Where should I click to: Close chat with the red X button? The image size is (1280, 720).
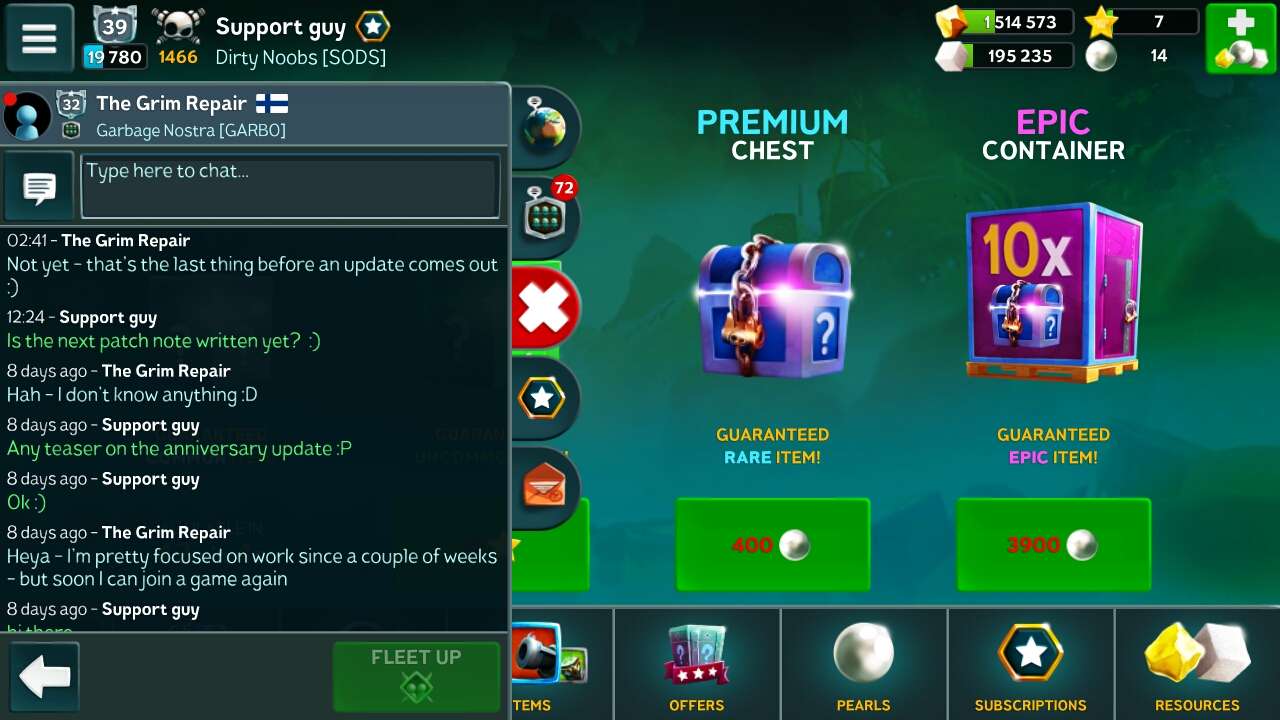click(544, 306)
